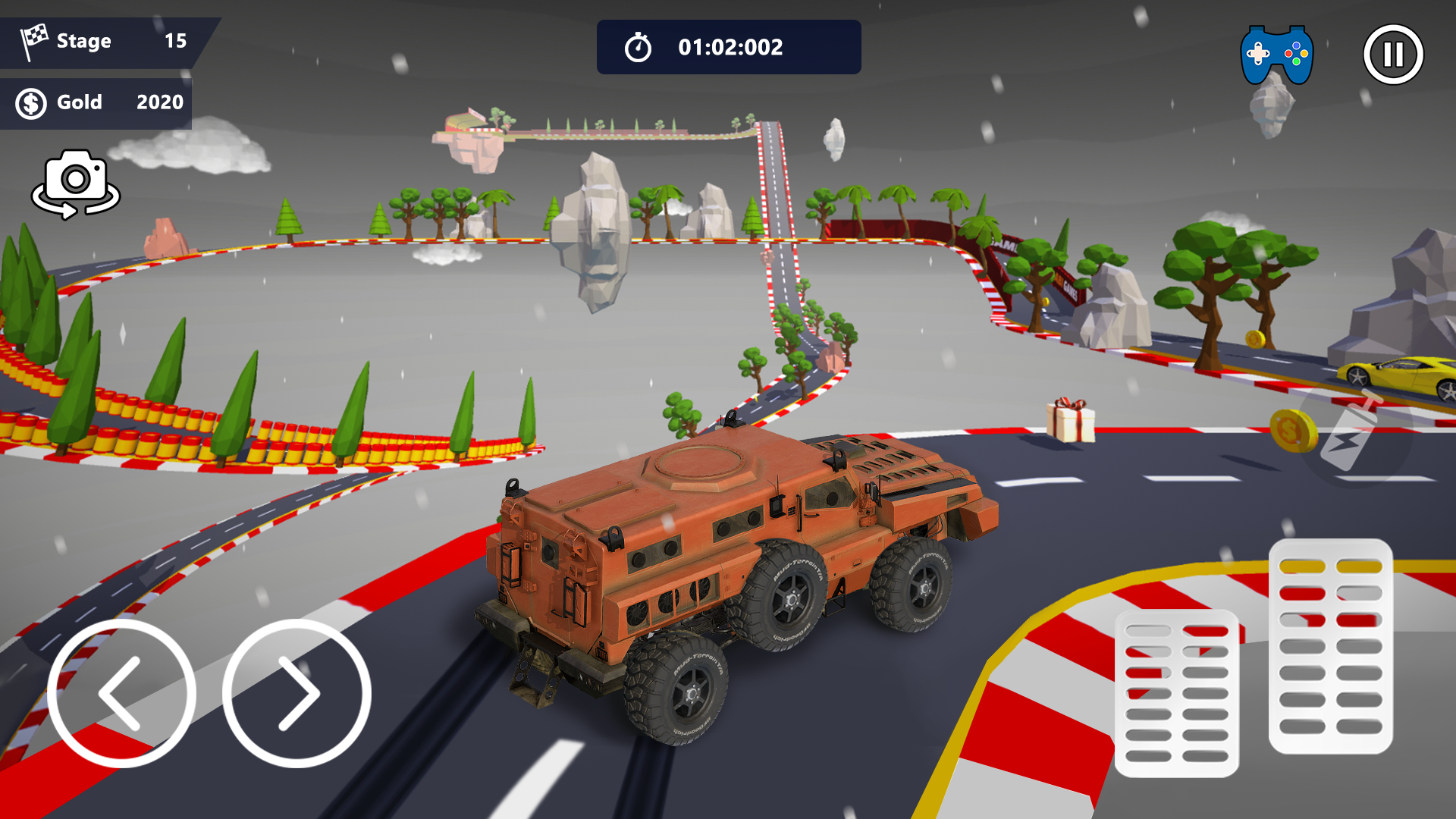Tap the stopwatch icon beside the timer
The image size is (1456, 819).
point(639,46)
